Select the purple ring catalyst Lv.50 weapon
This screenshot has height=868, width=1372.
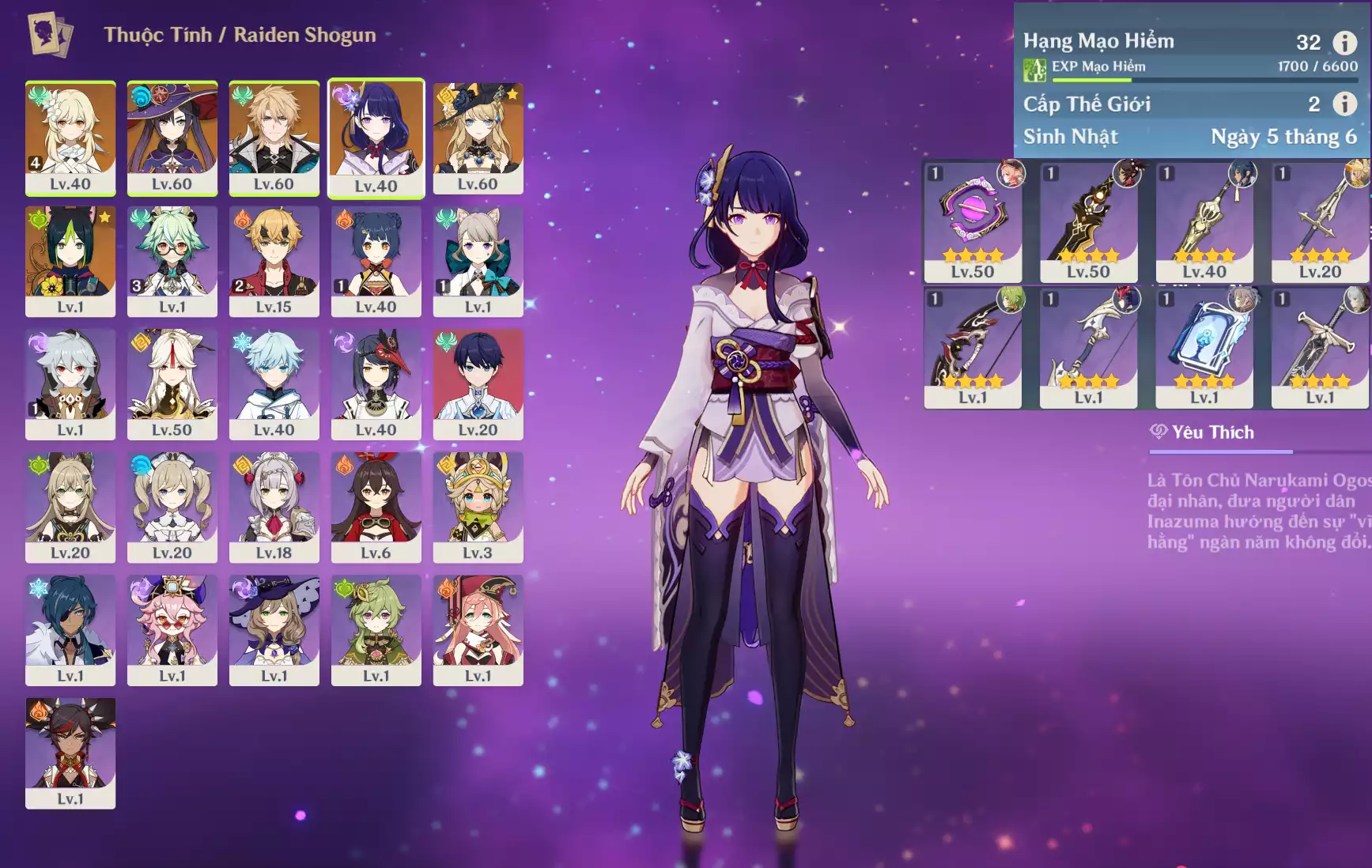[973, 221]
